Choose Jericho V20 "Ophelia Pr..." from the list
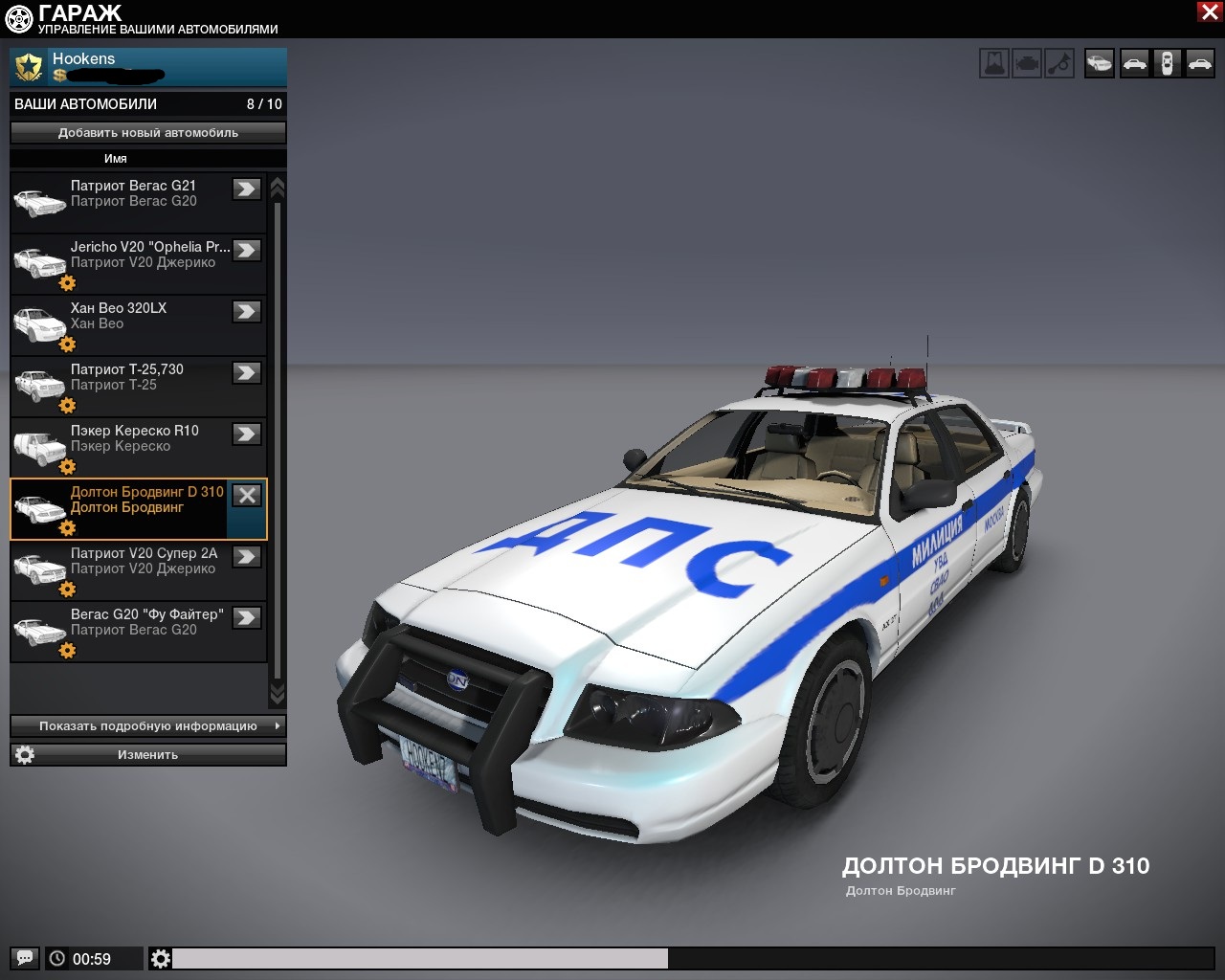 click(134, 262)
